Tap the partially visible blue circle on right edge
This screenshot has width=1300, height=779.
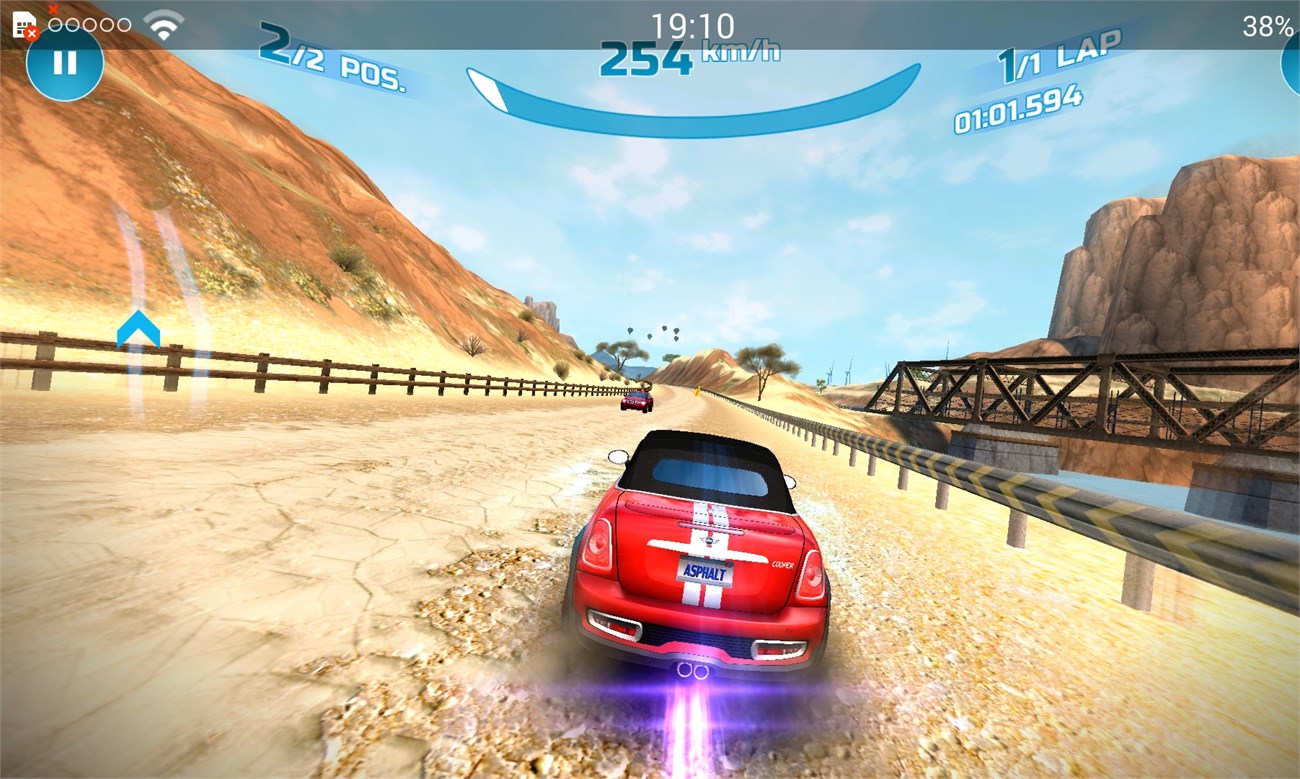tap(1293, 62)
